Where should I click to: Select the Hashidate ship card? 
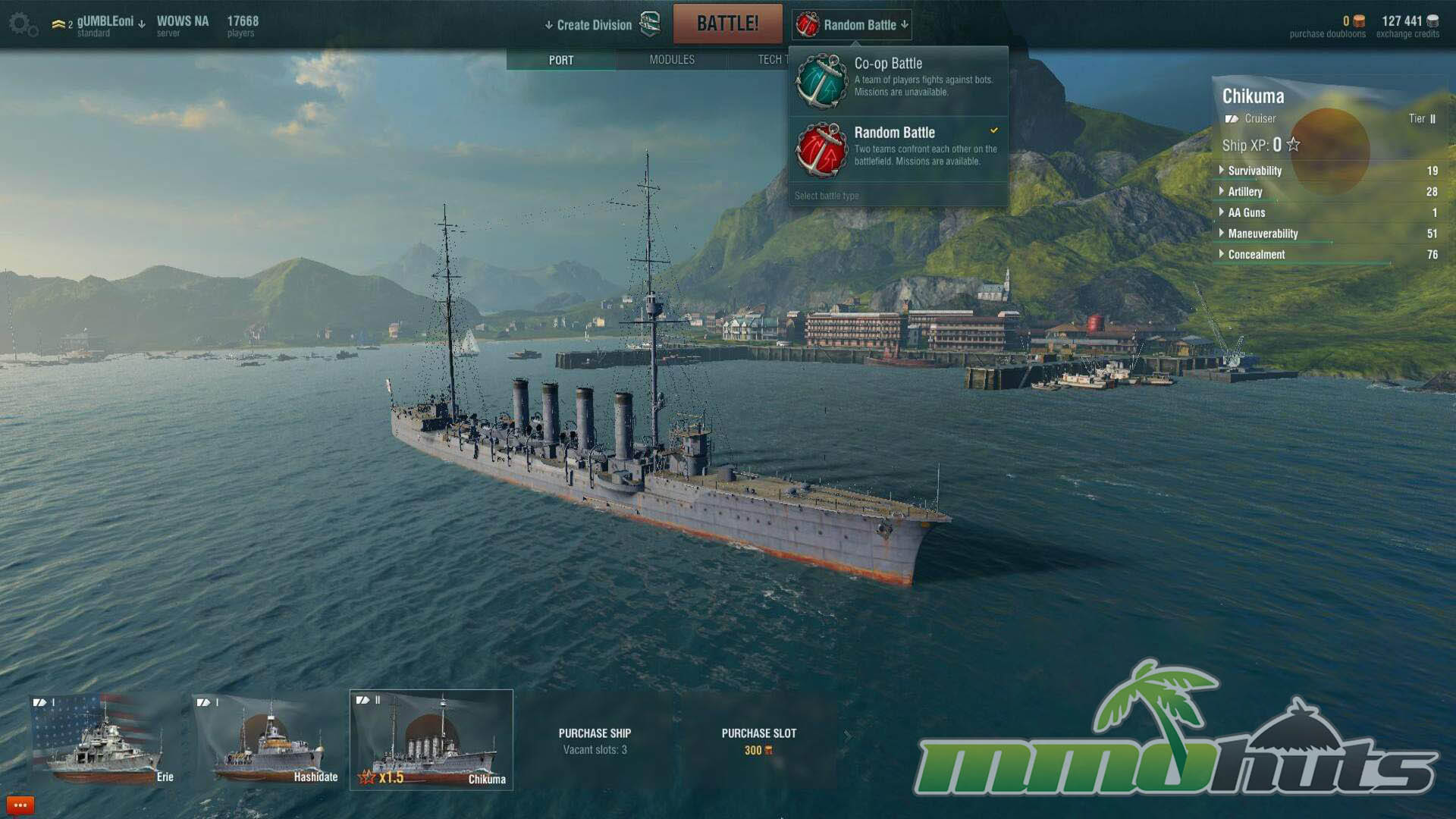click(267, 740)
